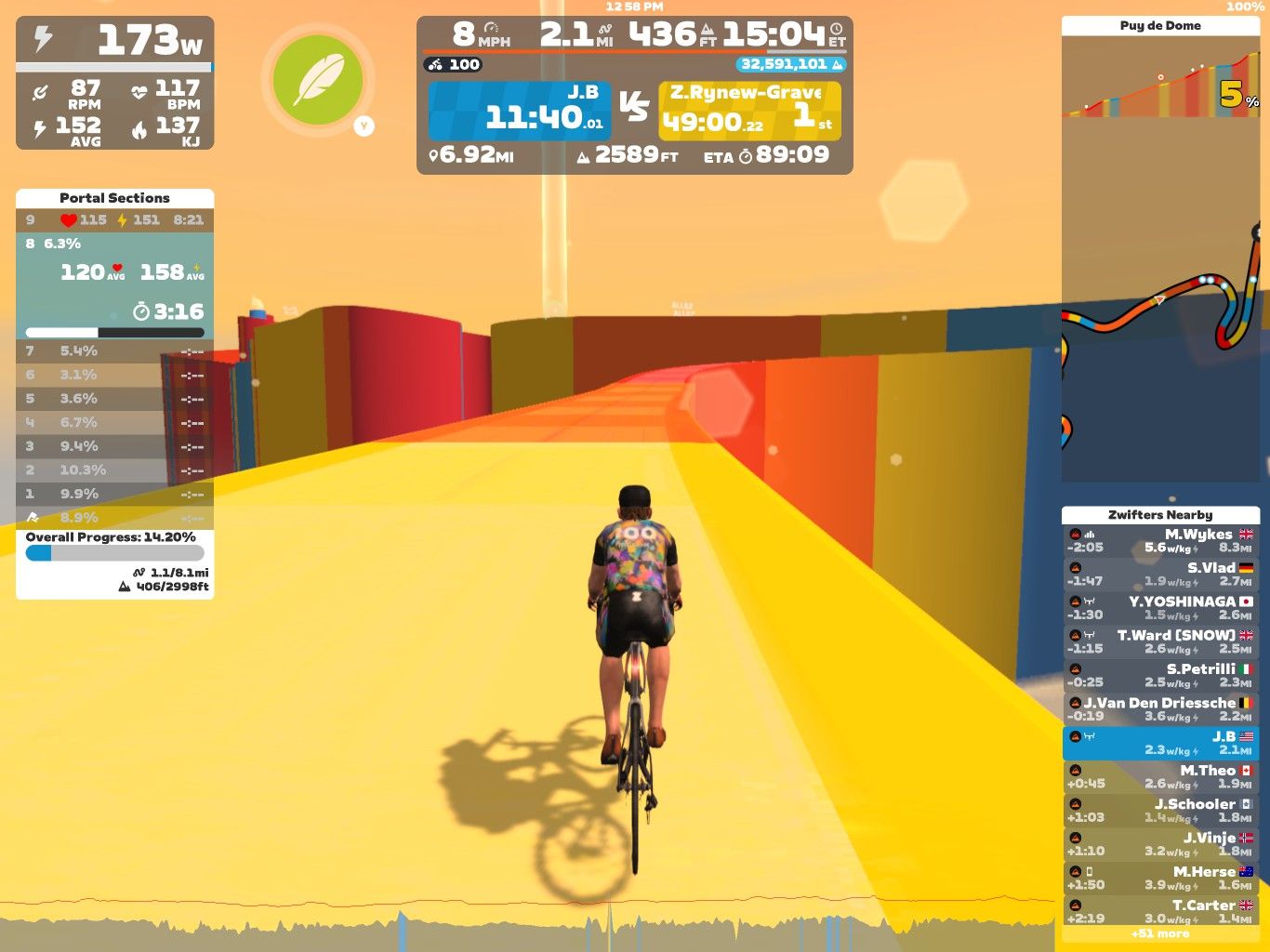Click the stopwatch icon beside ETA 89:09

(x=747, y=156)
